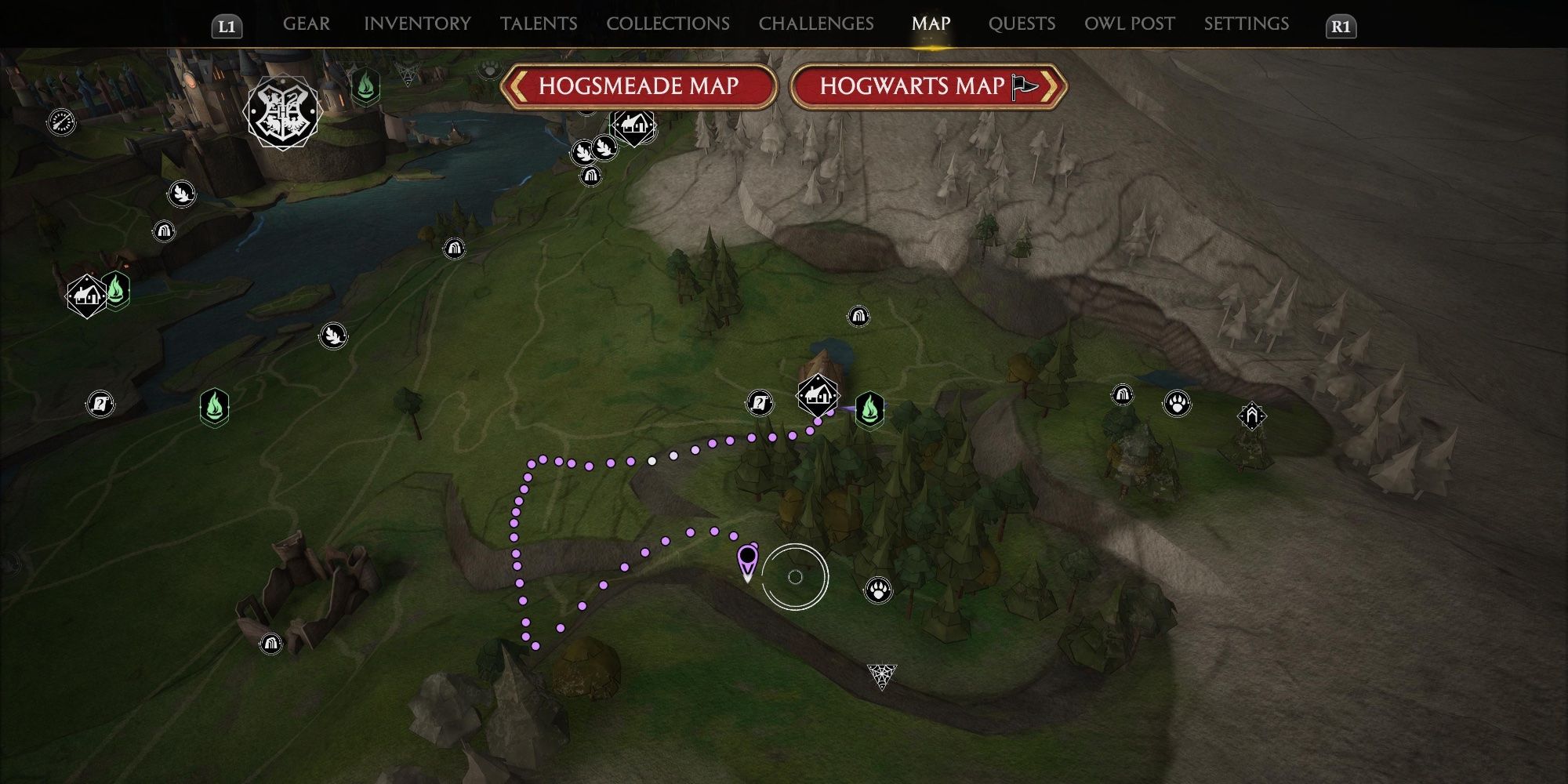
Task: Open the Quests tab
Action: tap(1022, 24)
